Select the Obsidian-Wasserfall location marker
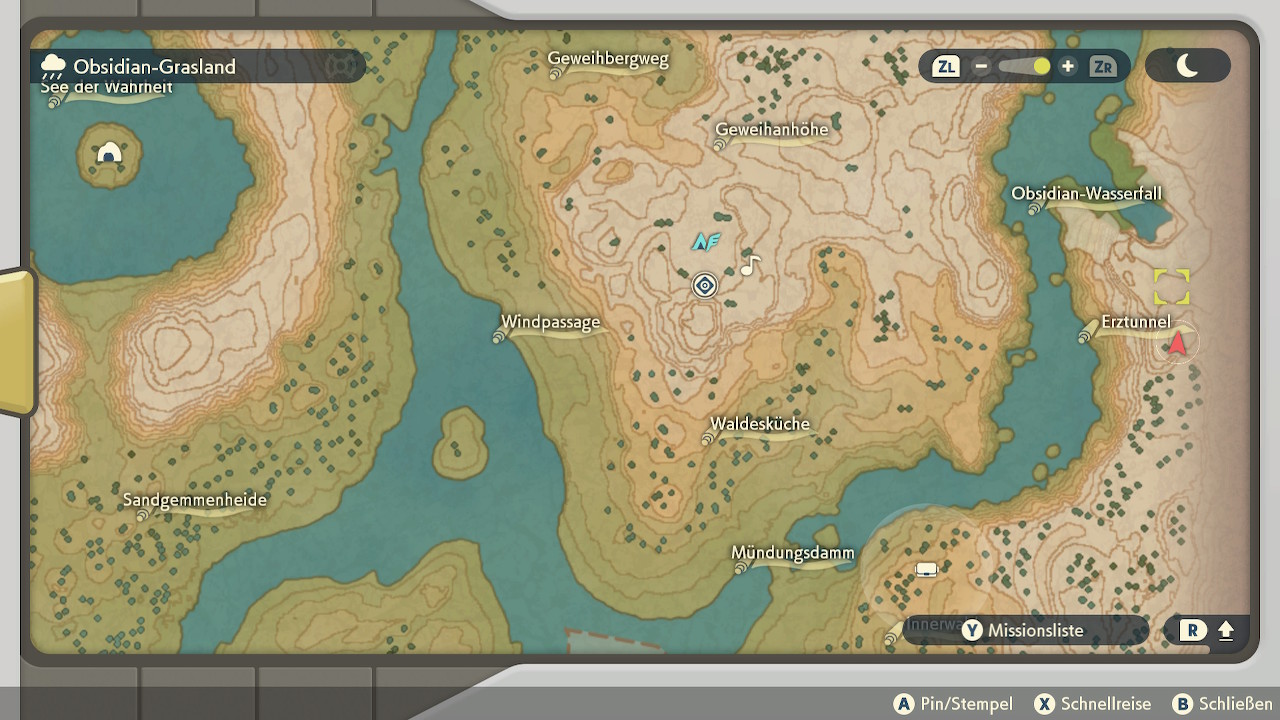This screenshot has height=720, width=1280. 1086,194
